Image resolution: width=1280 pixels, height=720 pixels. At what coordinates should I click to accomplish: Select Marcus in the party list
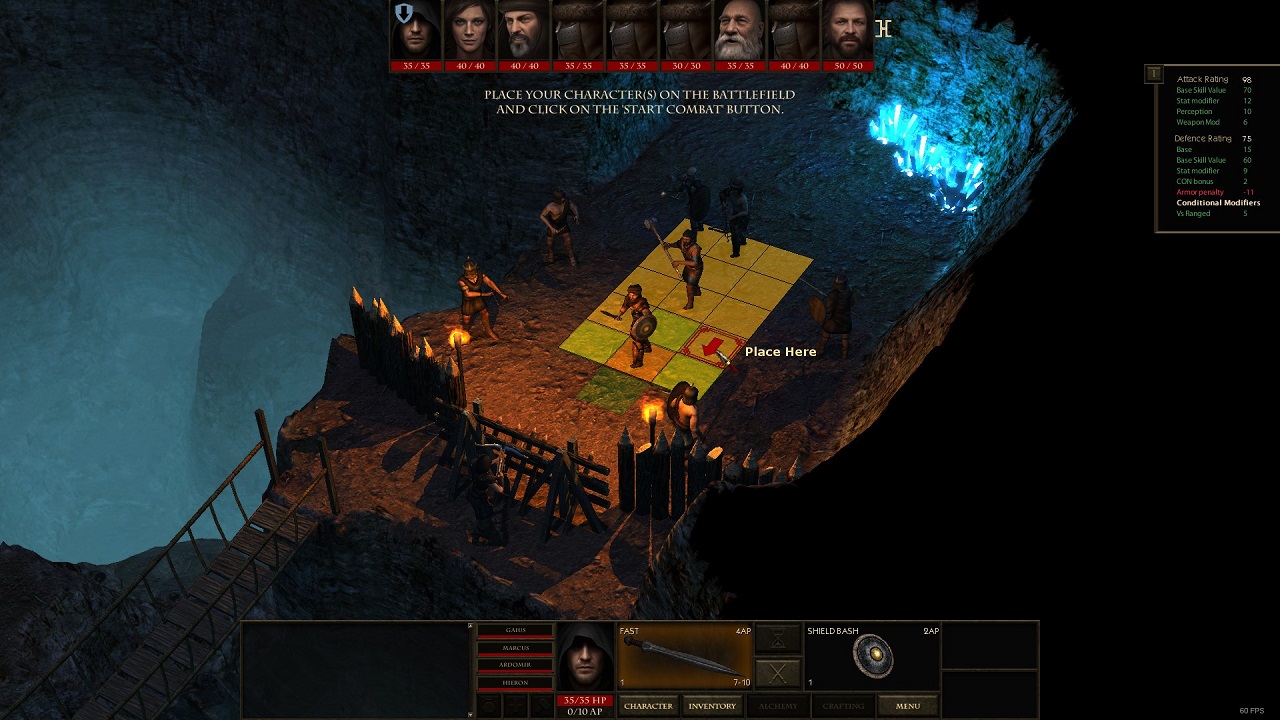pos(515,647)
